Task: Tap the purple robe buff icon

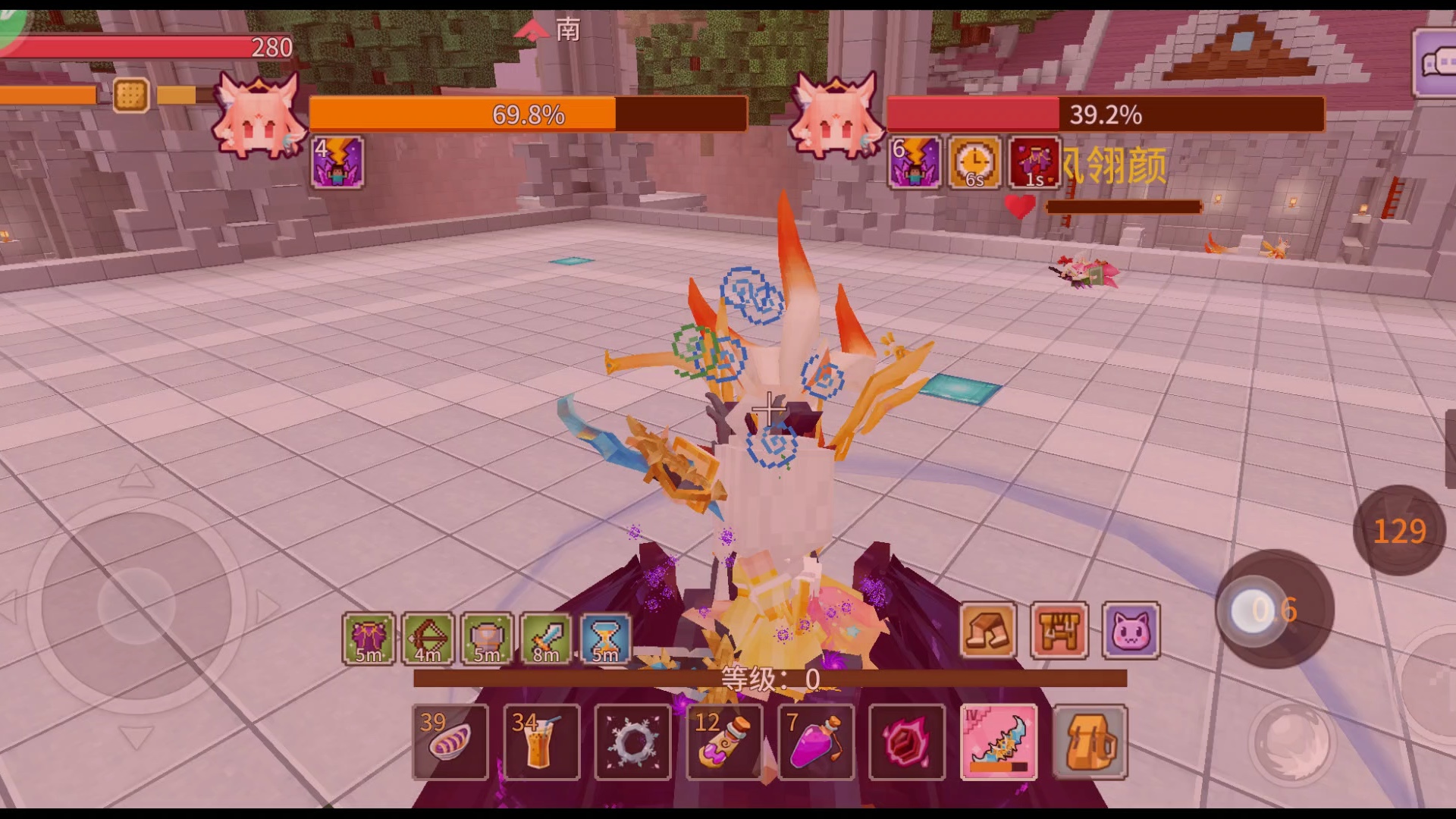Action: (x=369, y=639)
